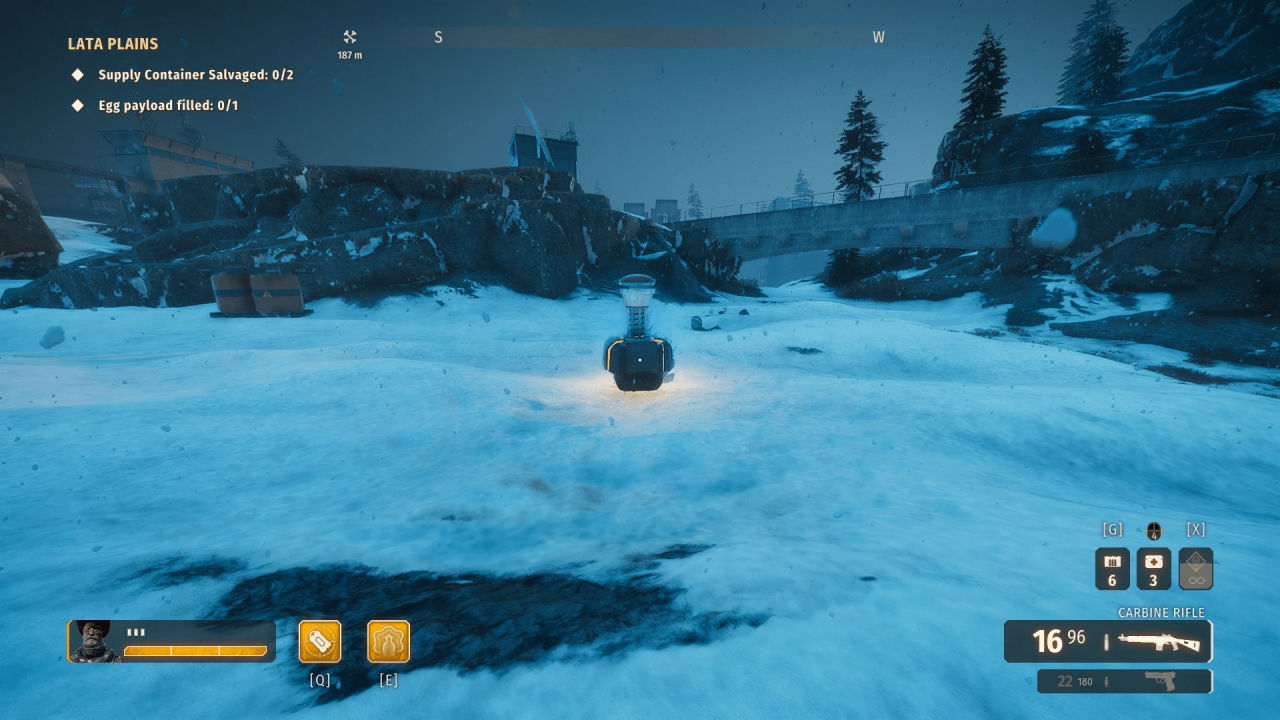Screen dimensions: 1280x720
Task: Activate the targeted canister ability
Action: (320, 642)
